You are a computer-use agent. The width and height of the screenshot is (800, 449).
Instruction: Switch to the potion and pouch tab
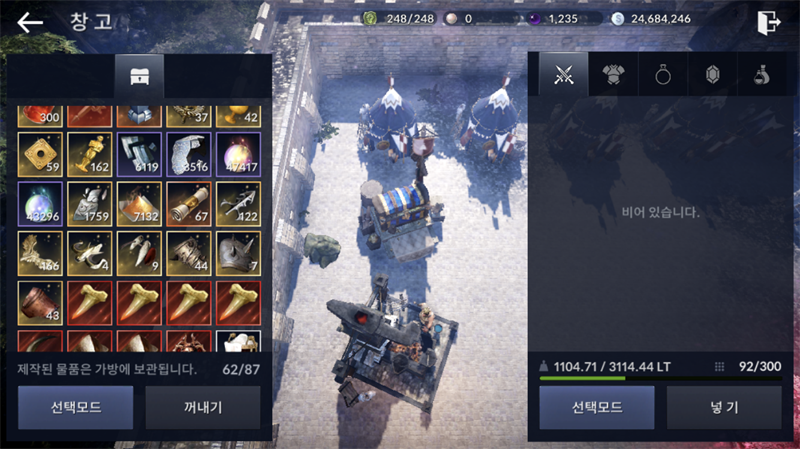point(760,75)
